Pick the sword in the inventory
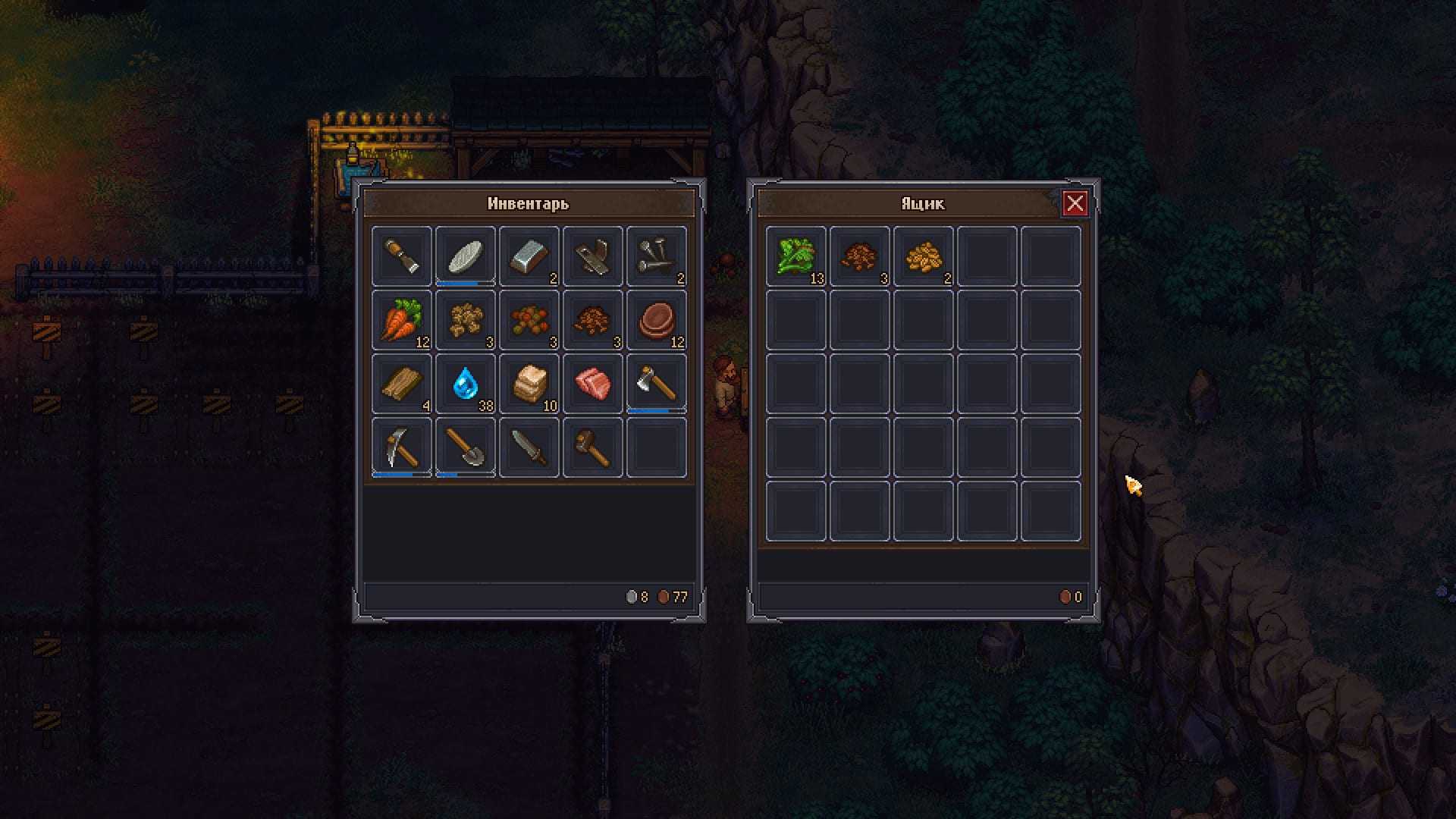This screenshot has width=1456, height=819. [x=529, y=447]
